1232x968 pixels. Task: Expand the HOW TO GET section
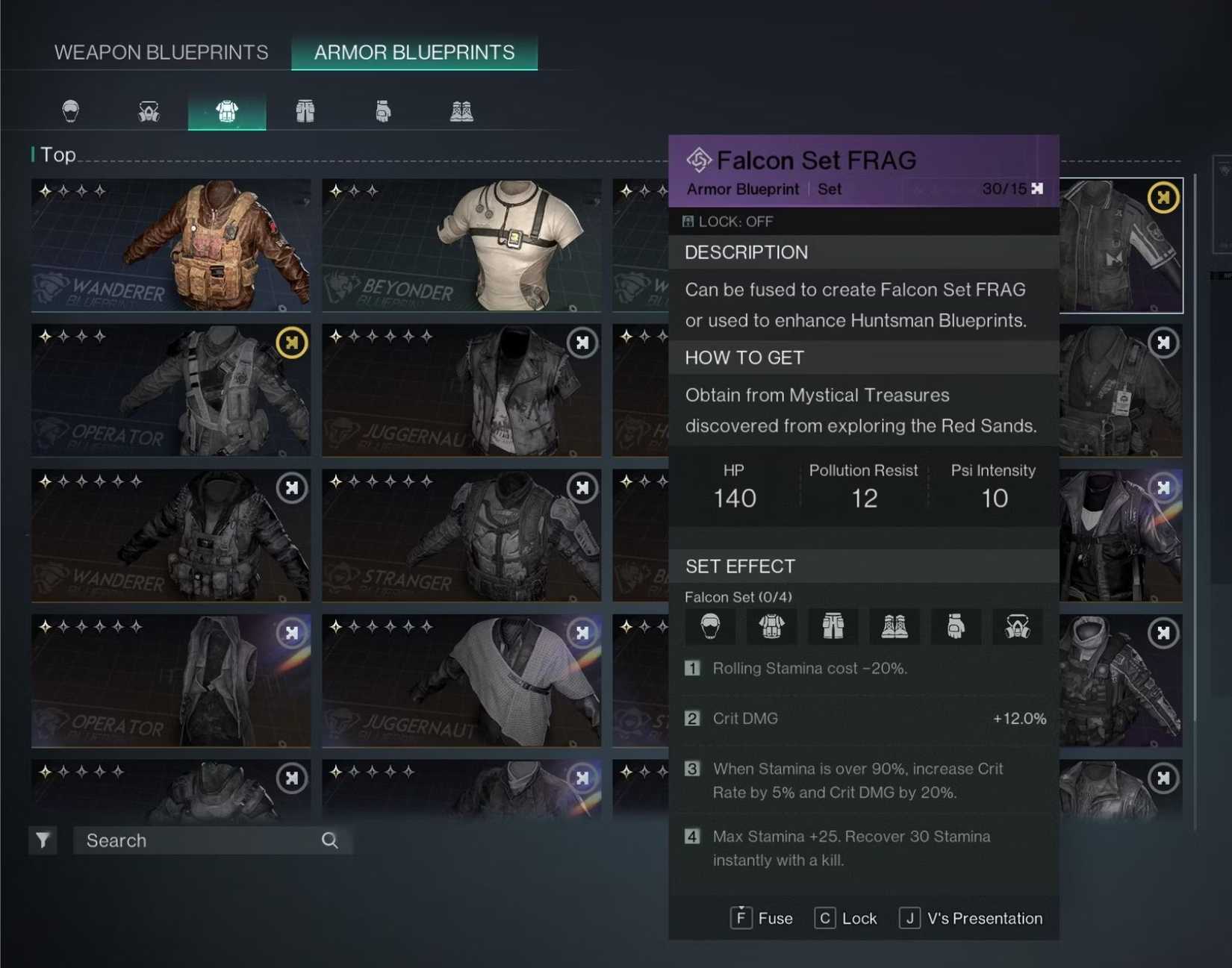pyautogui.click(x=743, y=357)
